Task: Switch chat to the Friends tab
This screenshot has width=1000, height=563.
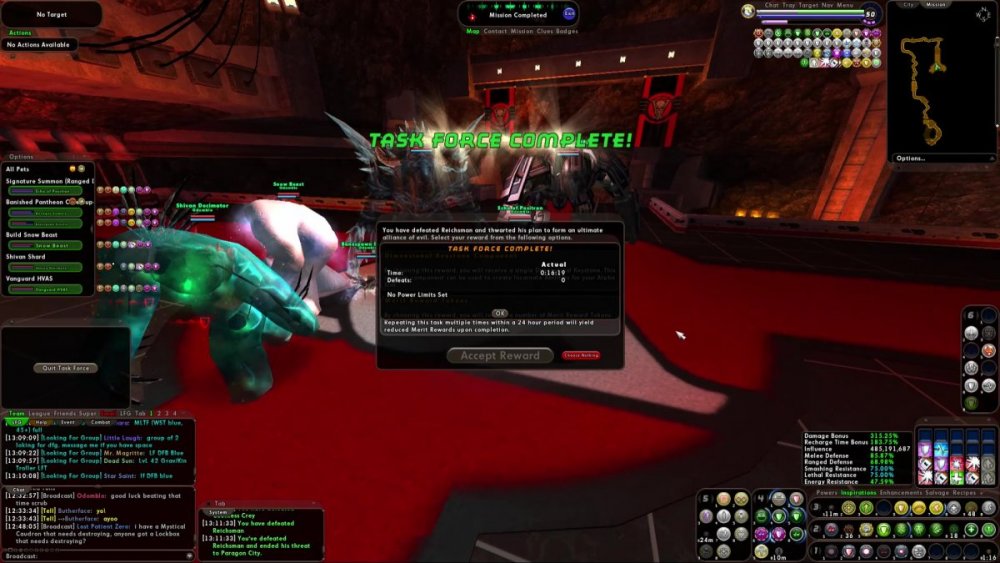Action: [x=64, y=413]
